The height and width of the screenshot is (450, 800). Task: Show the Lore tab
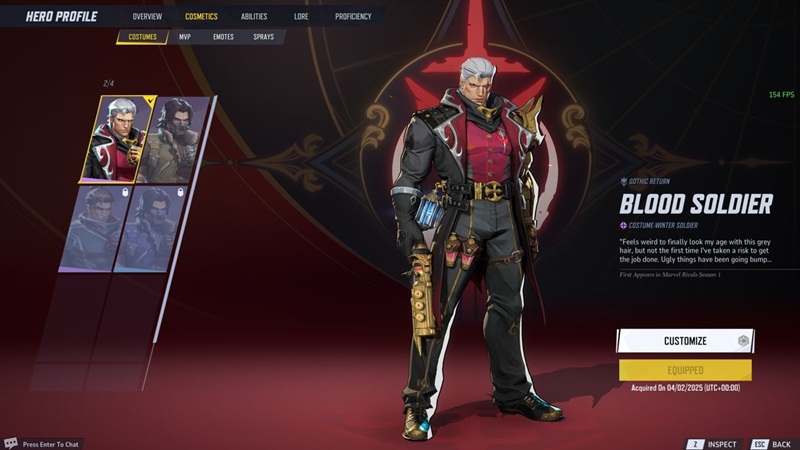pos(301,16)
